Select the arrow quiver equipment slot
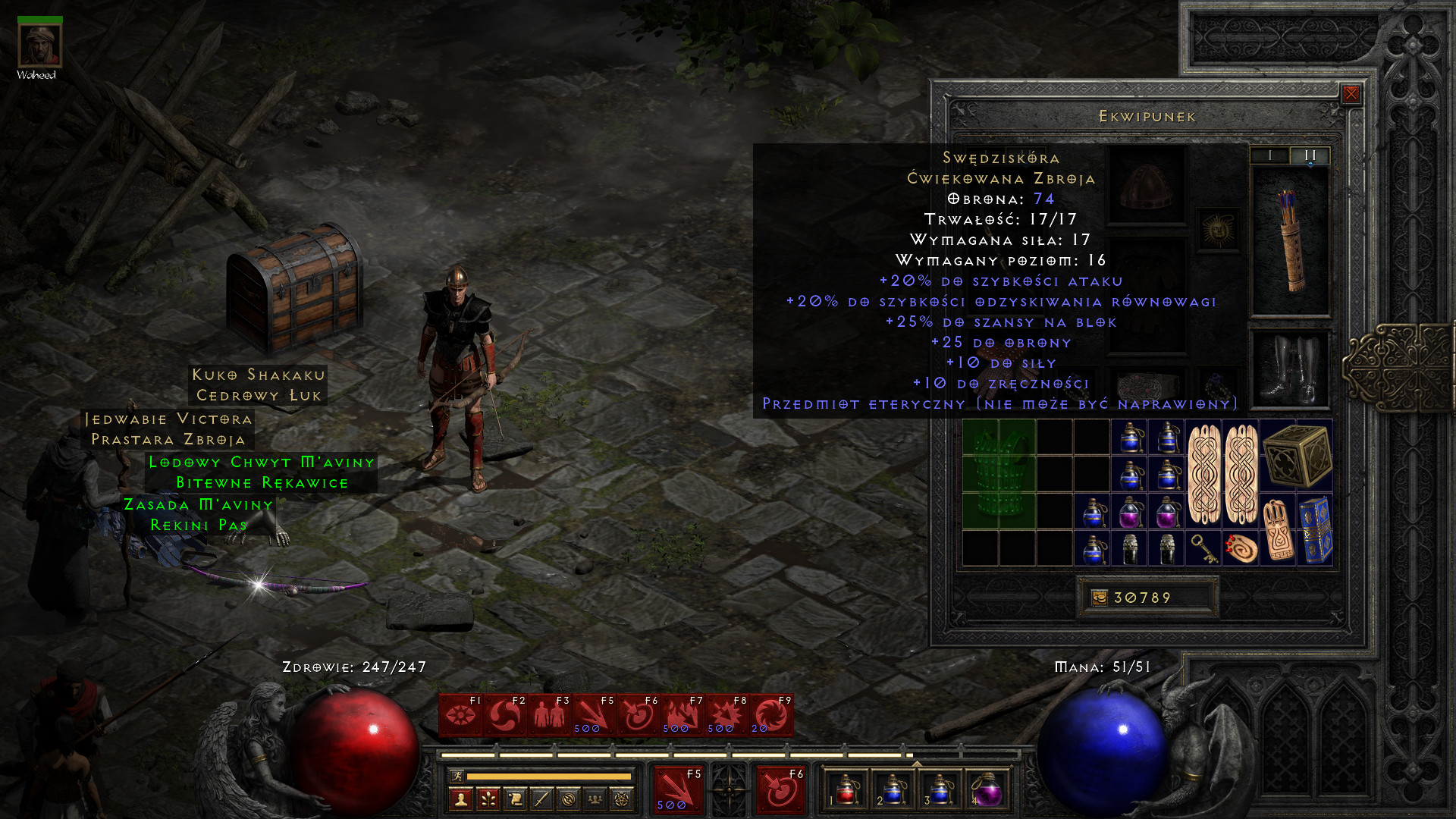 point(1290,240)
